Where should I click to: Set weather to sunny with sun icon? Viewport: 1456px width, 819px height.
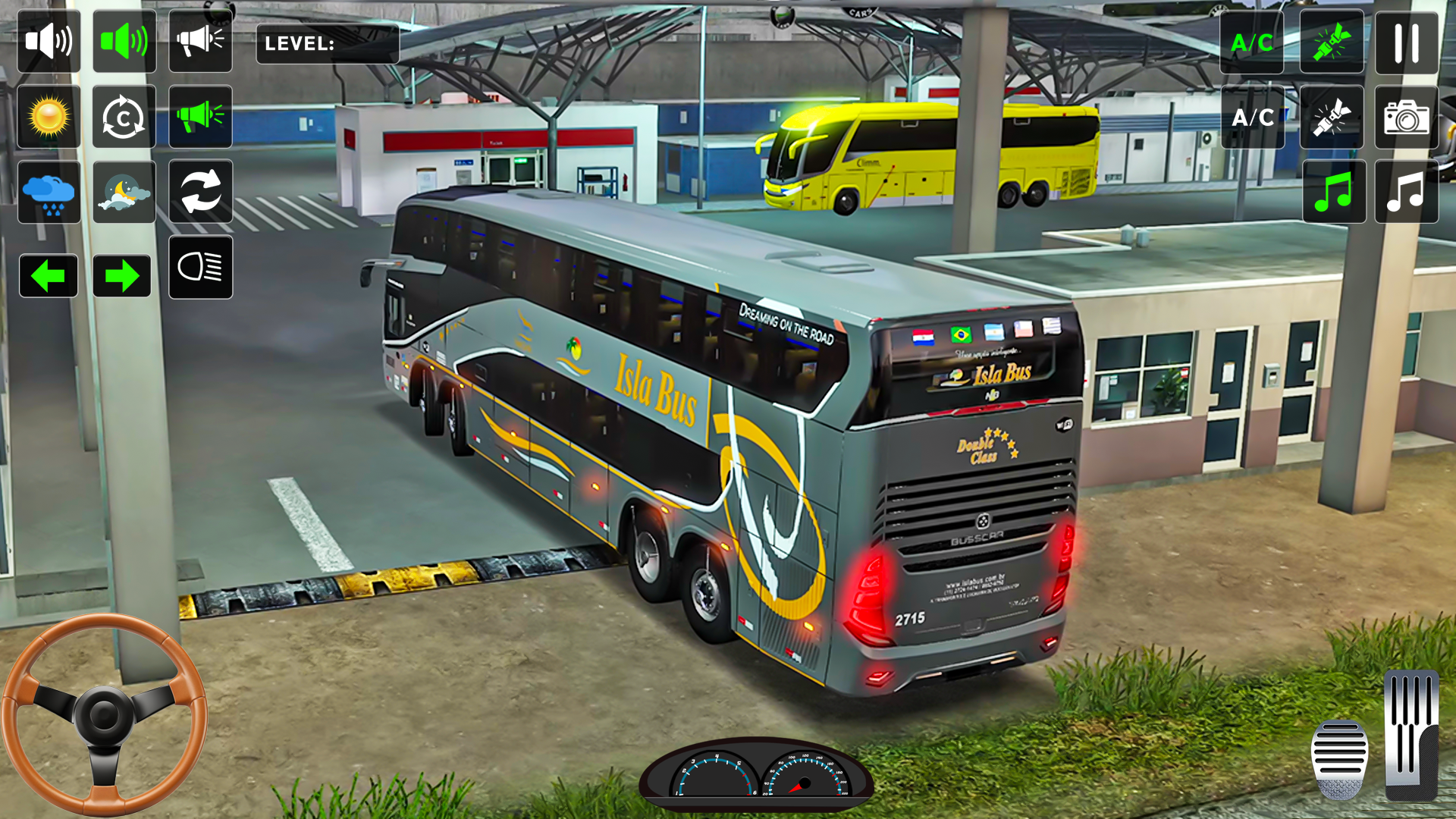(49, 117)
